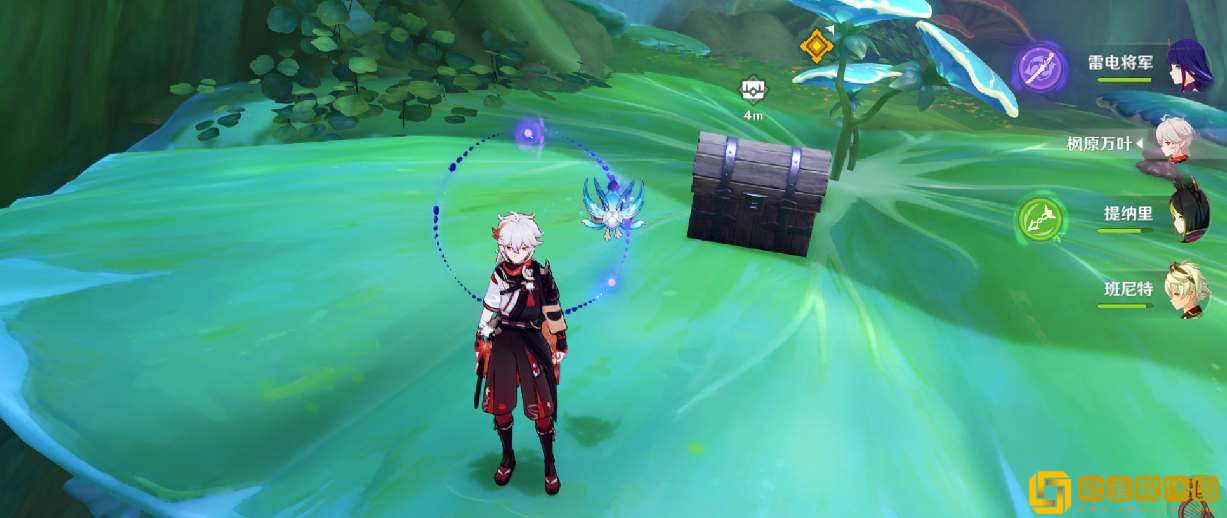The width and height of the screenshot is (1227, 518).
Task: Switch to party member 雷电将军
Action: (x=1190, y=66)
